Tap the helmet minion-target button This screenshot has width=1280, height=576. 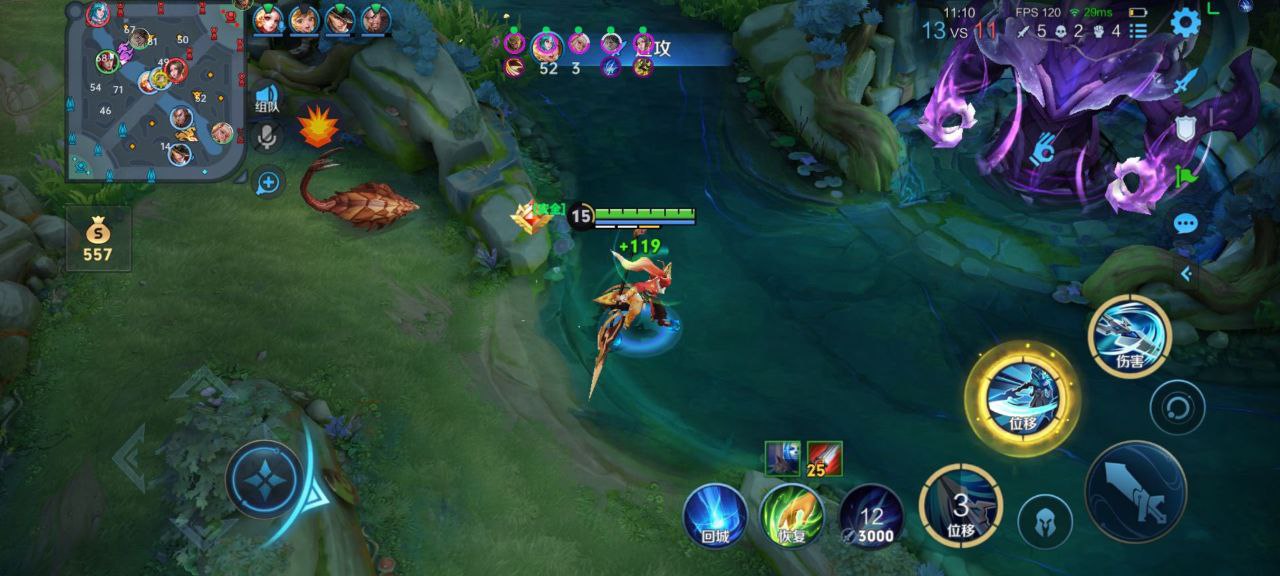coord(1045,521)
